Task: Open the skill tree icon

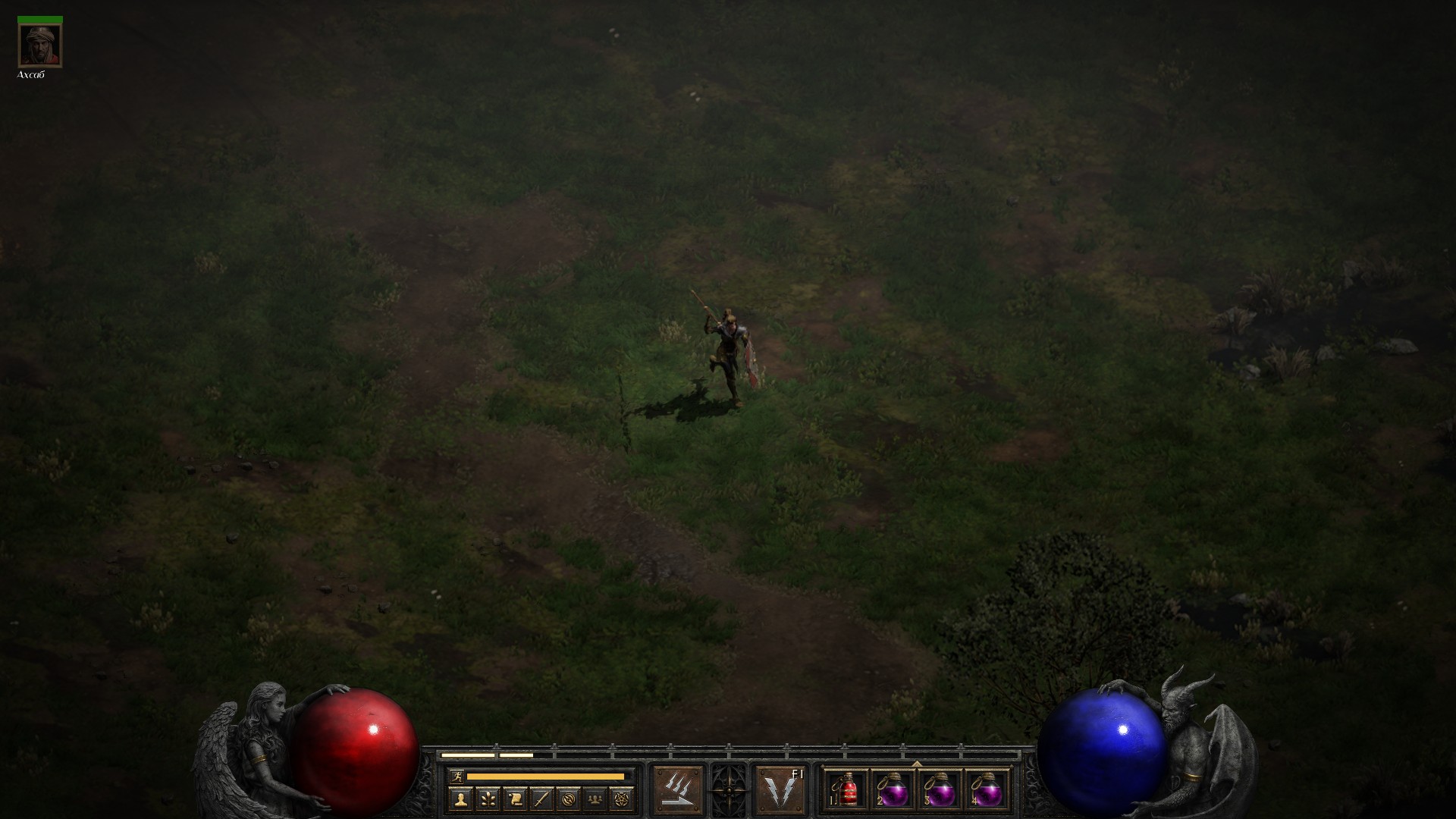Action: click(488, 799)
